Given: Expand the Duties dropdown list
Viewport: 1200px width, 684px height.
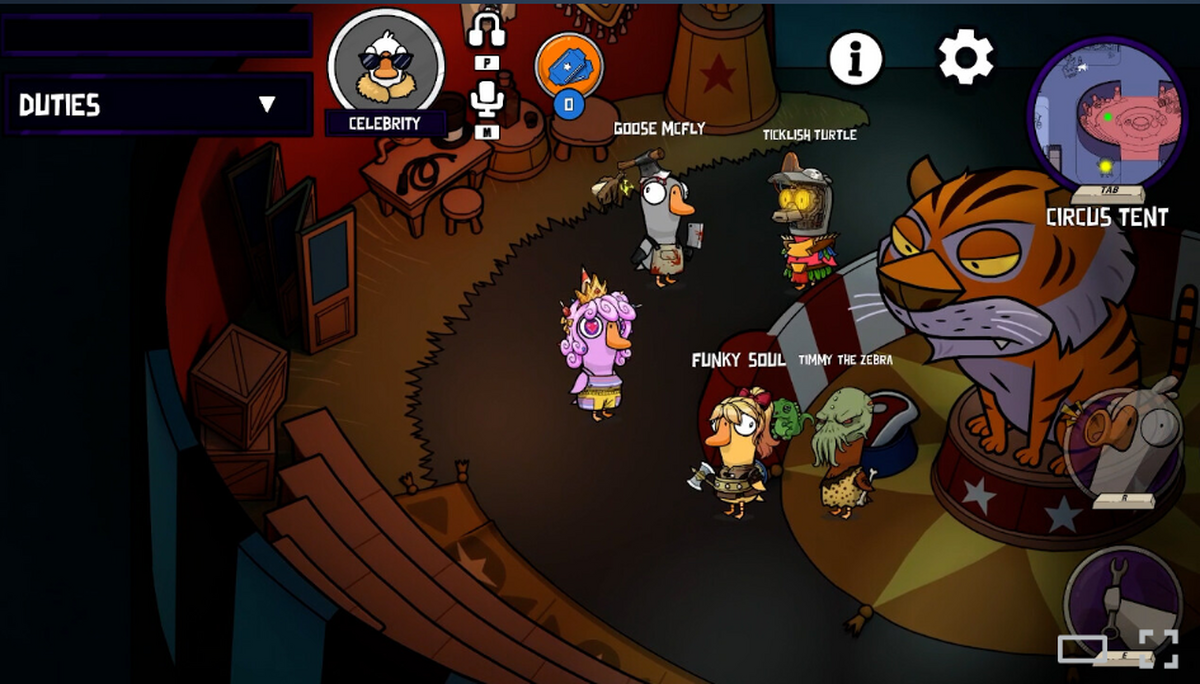Looking at the screenshot, I should pyautogui.click(x=266, y=104).
